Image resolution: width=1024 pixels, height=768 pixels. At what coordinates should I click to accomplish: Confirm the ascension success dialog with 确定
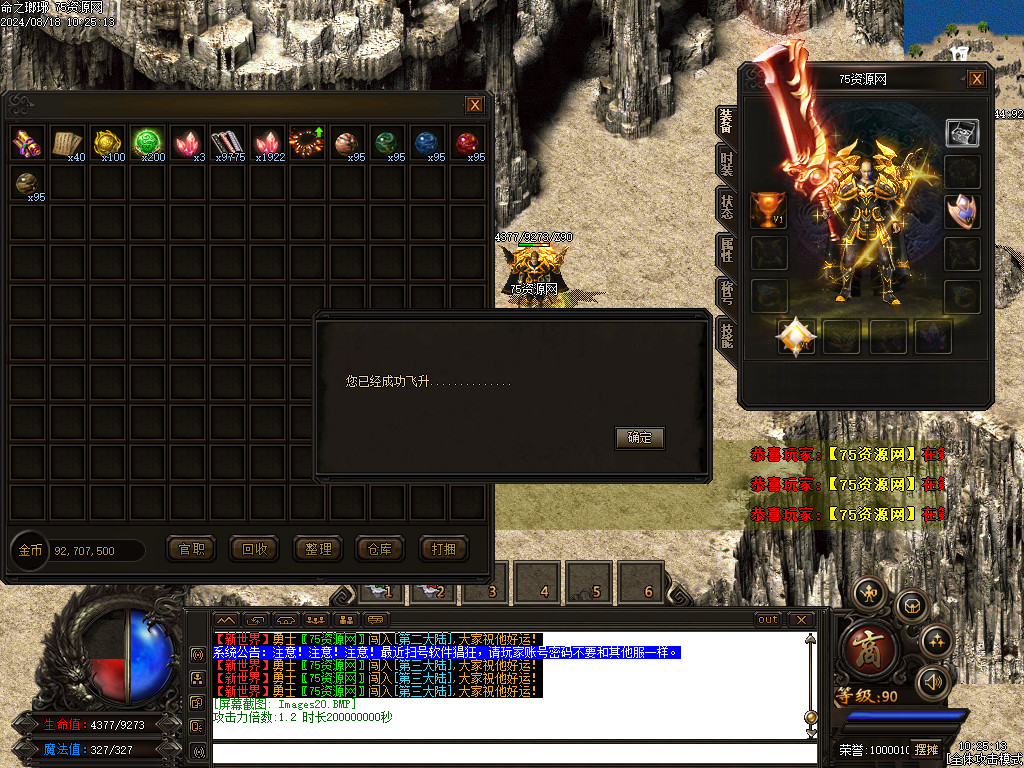click(x=639, y=438)
